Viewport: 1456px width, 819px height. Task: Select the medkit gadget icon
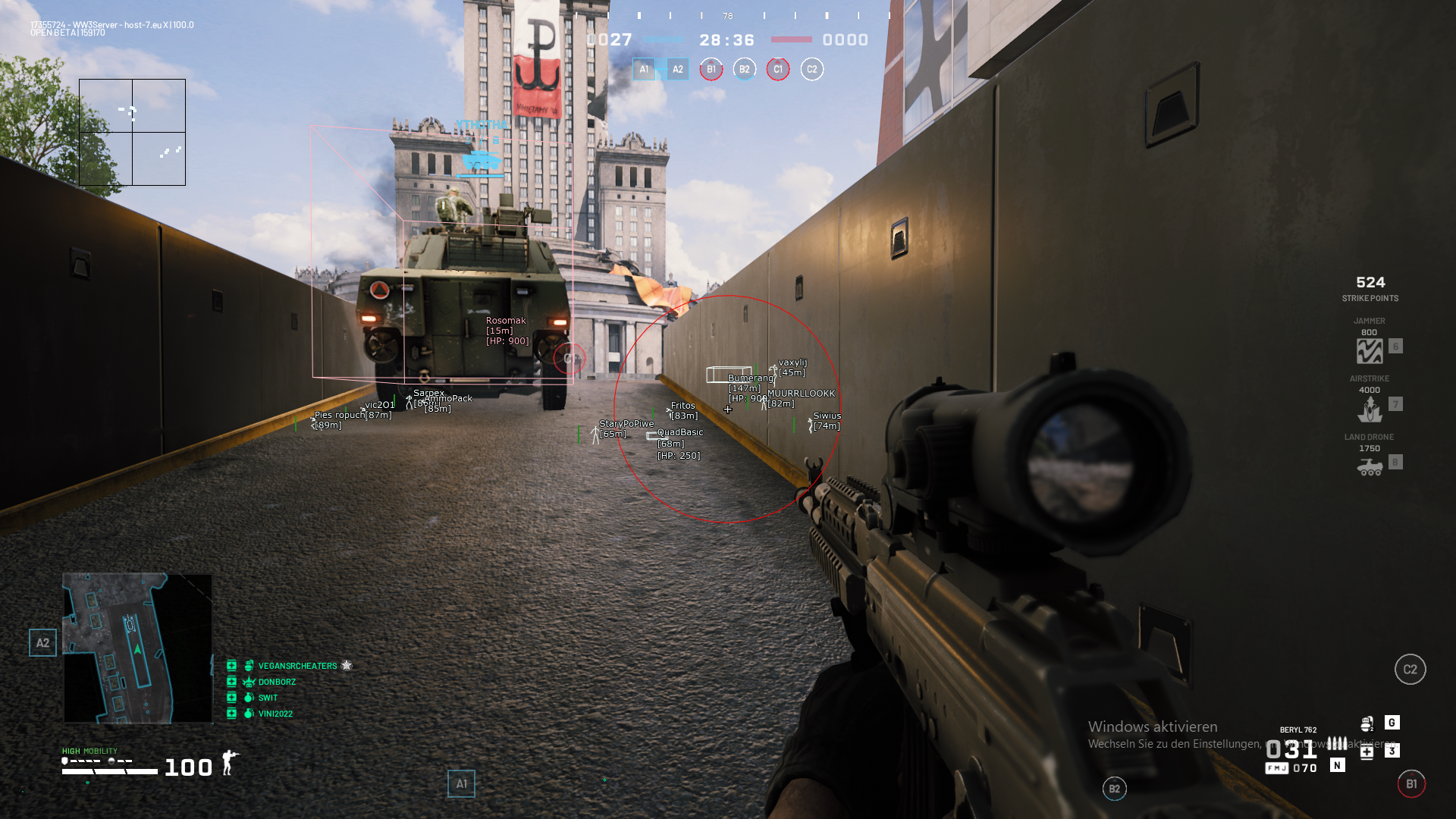pos(1367,752)
